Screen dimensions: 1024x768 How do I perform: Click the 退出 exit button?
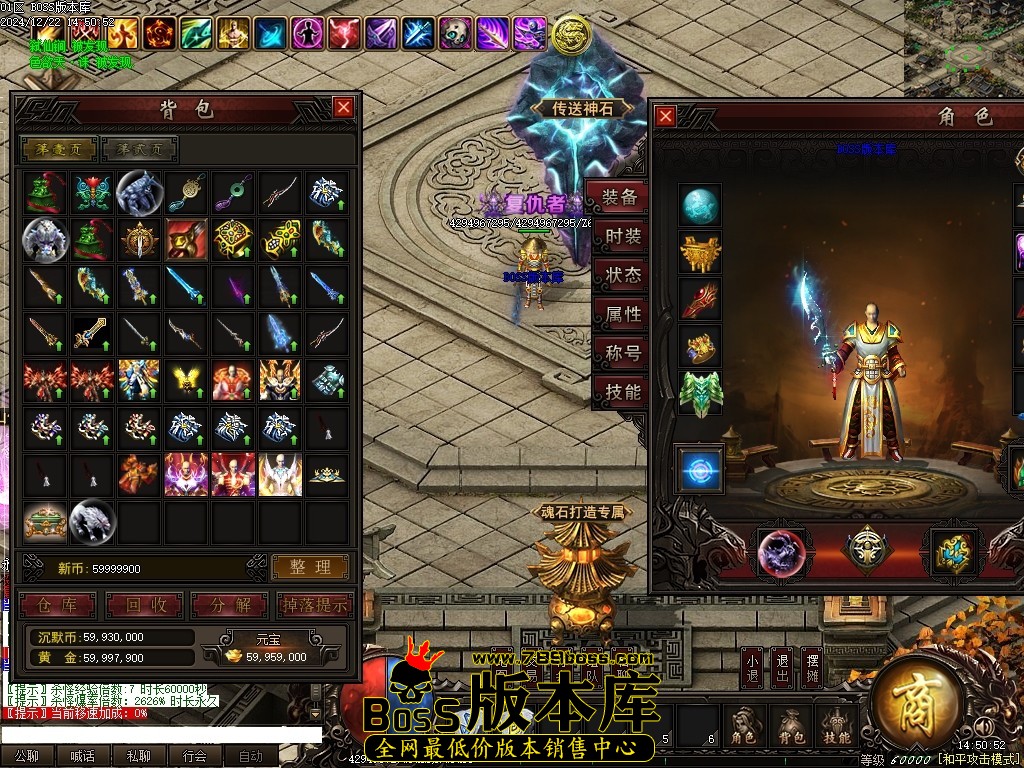[783, 667]
